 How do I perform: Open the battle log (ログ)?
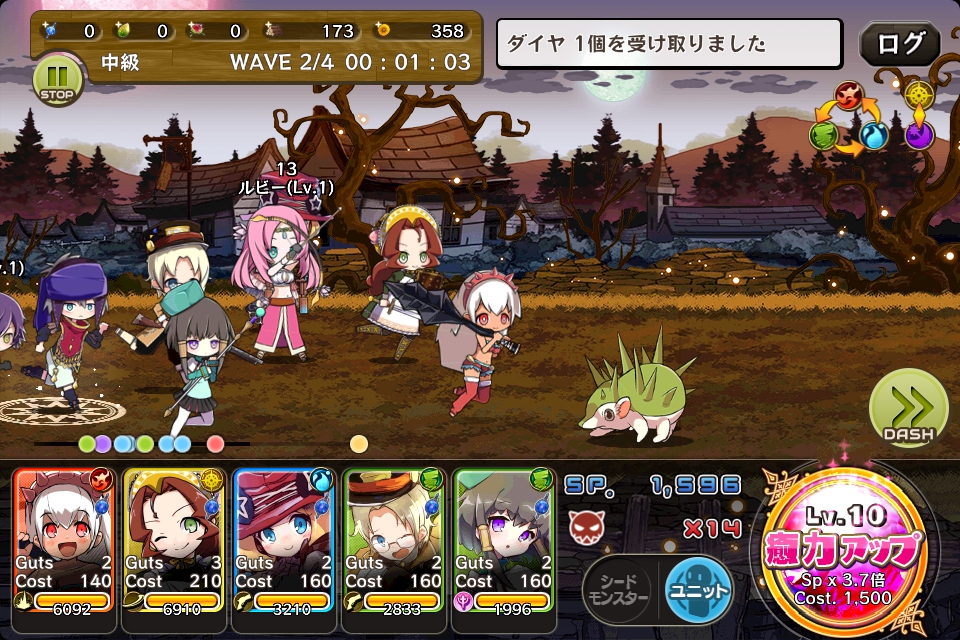899,43
